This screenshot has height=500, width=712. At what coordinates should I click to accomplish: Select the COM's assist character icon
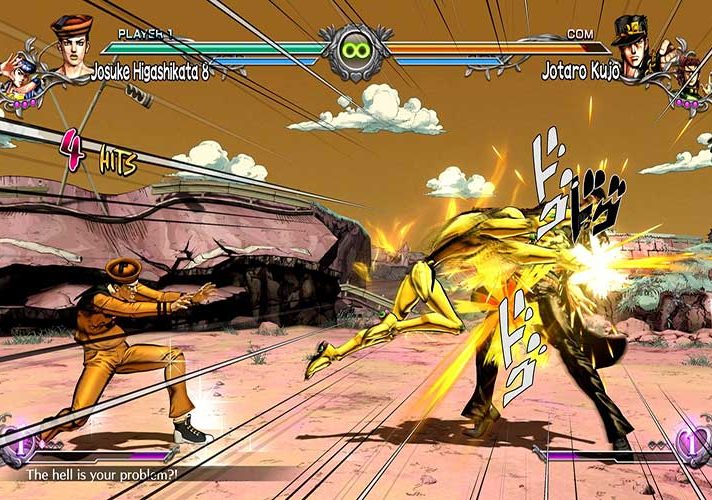(690, 80)
